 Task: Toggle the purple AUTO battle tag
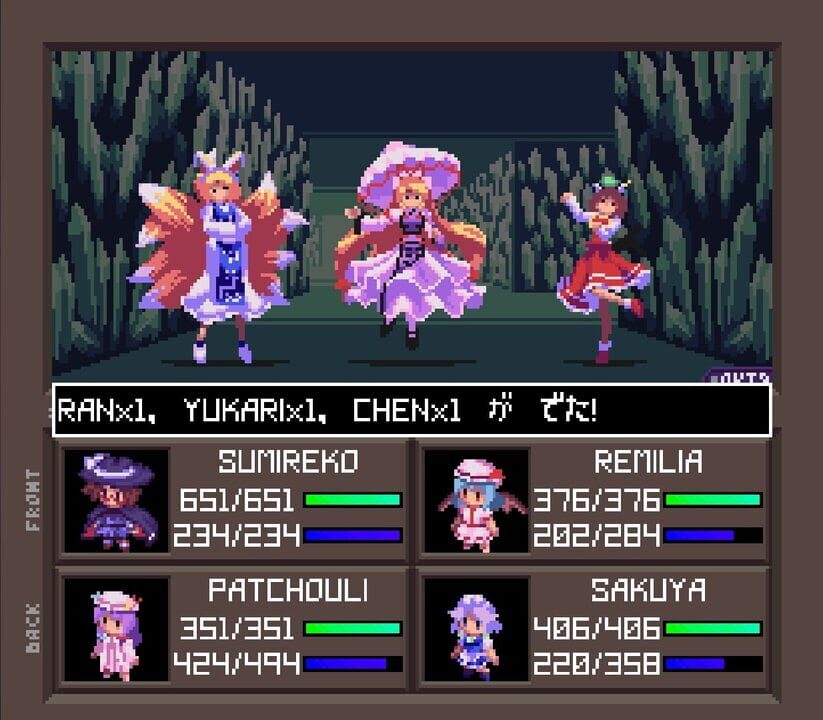tap(741, 376)
